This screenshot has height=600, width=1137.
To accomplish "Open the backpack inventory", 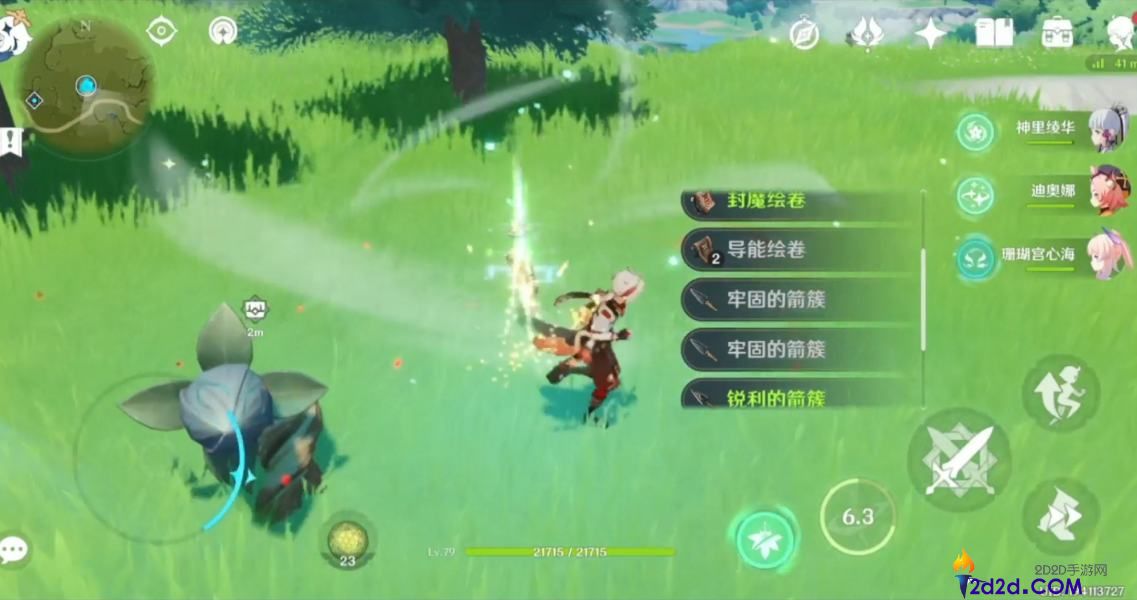I will [1057, 34].
